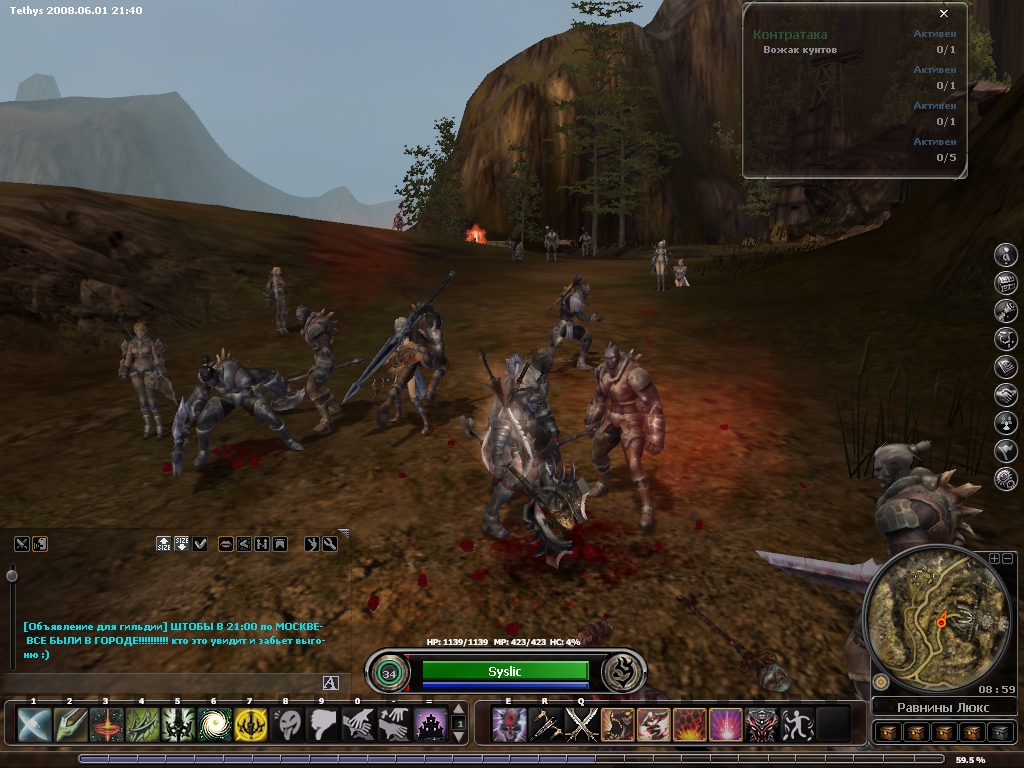
Task: Zoom in the minimap with the plus button
Action: tap(994, 558)
